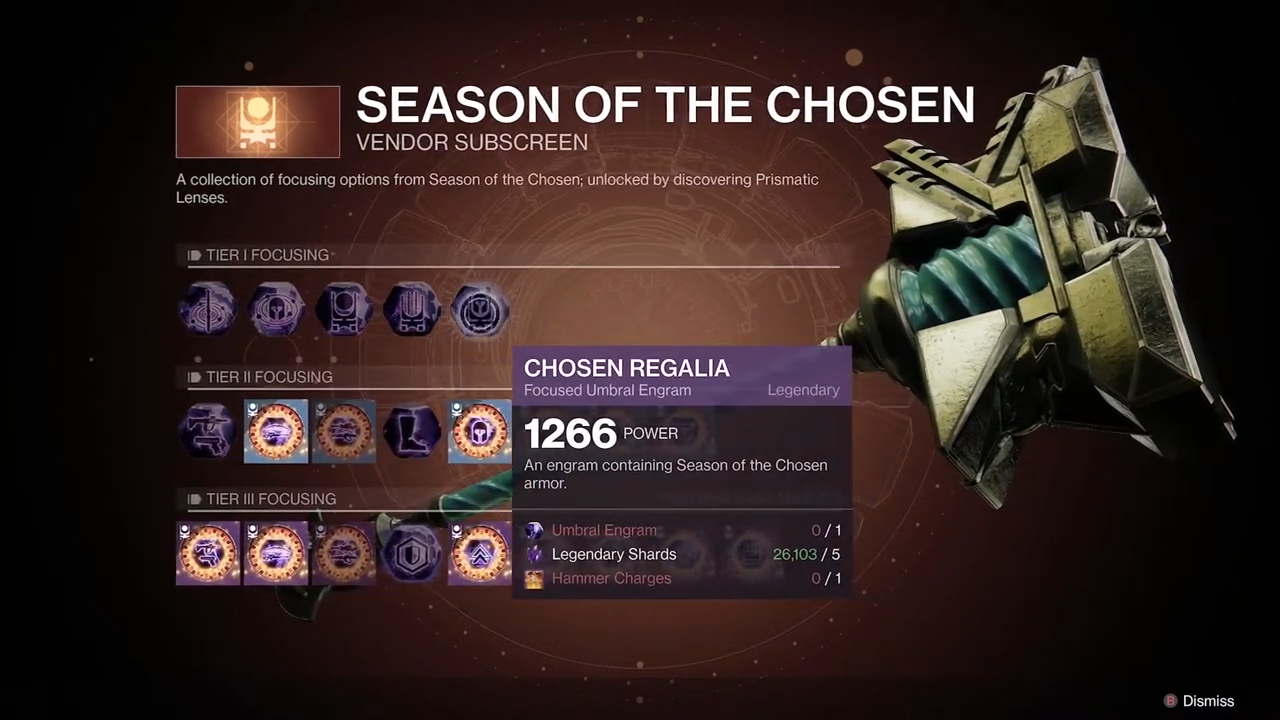This screenshot has width=1280, height=720.
Task: Choose the Tier I helmet engram
Action: pos(276,309)
